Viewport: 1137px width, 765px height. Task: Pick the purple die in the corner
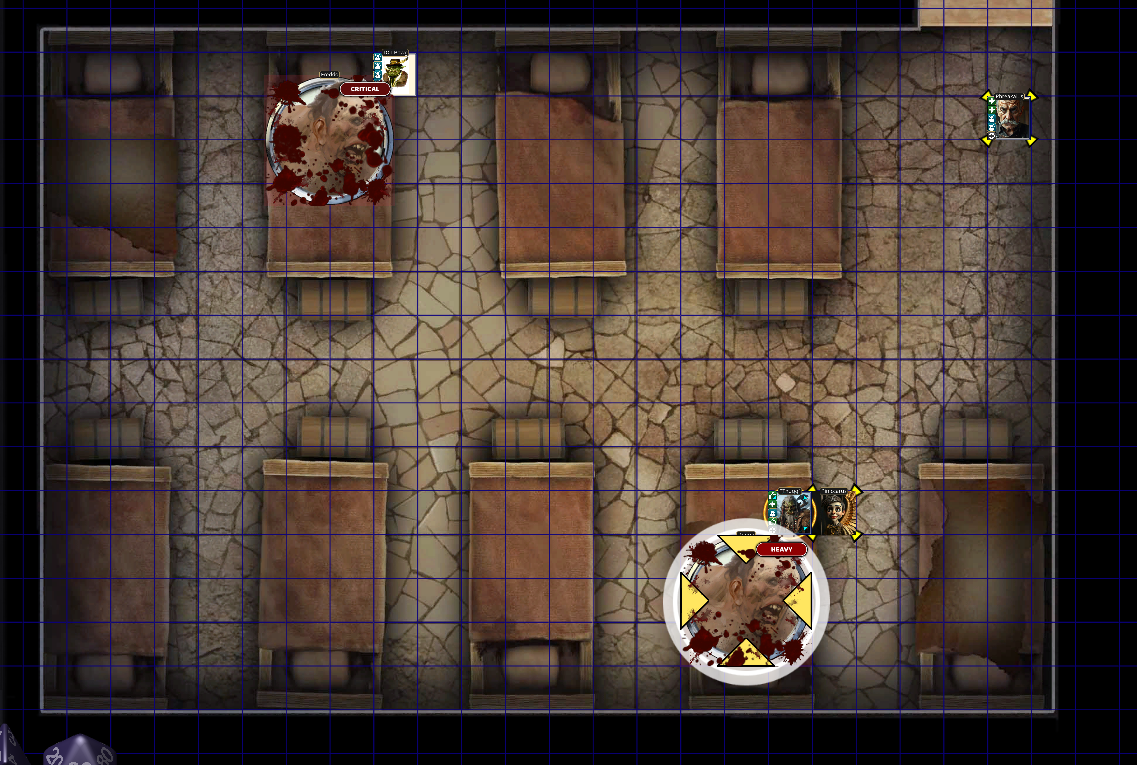[78, 752]
